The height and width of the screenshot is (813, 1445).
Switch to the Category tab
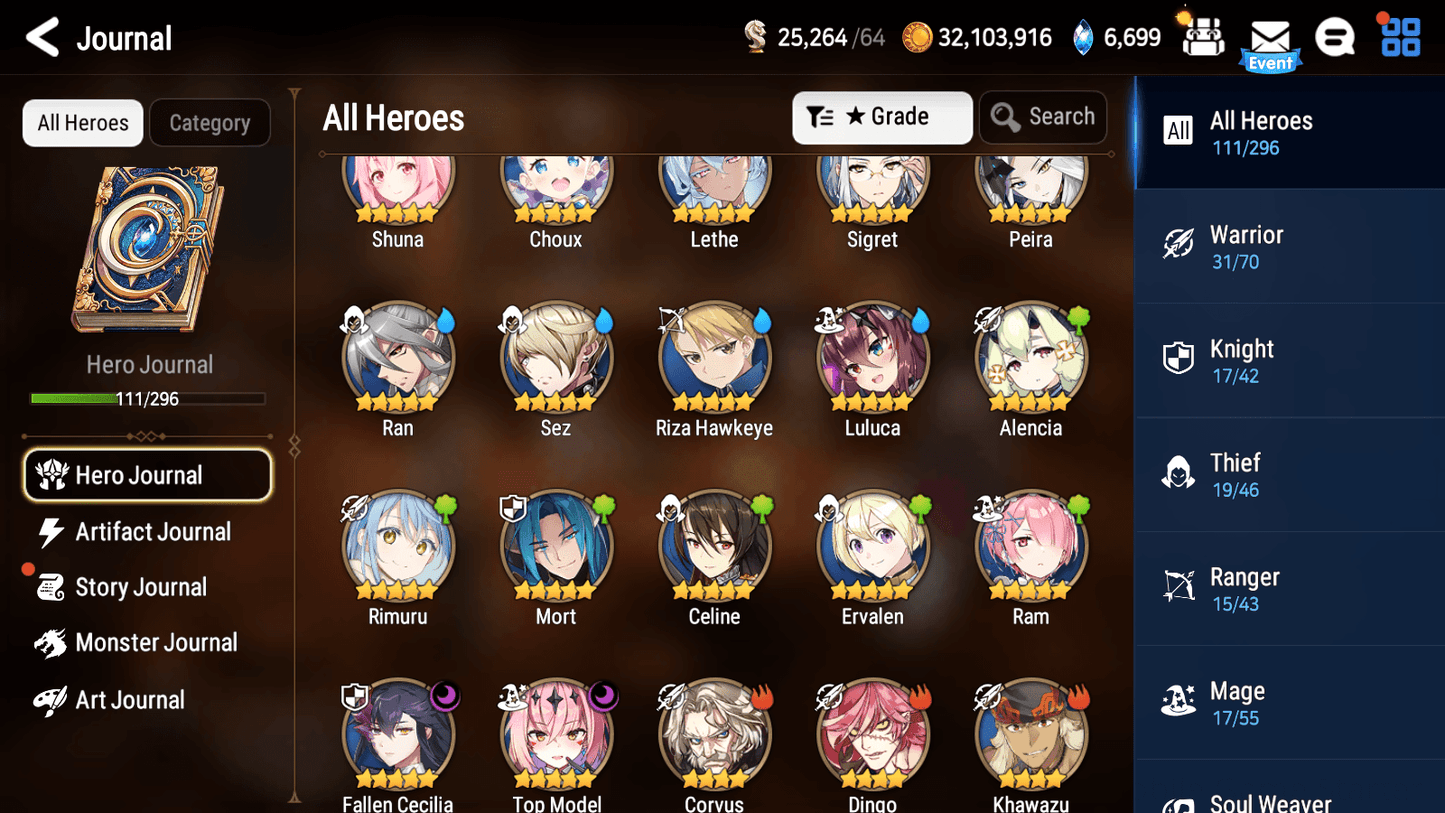click(210, 122)
